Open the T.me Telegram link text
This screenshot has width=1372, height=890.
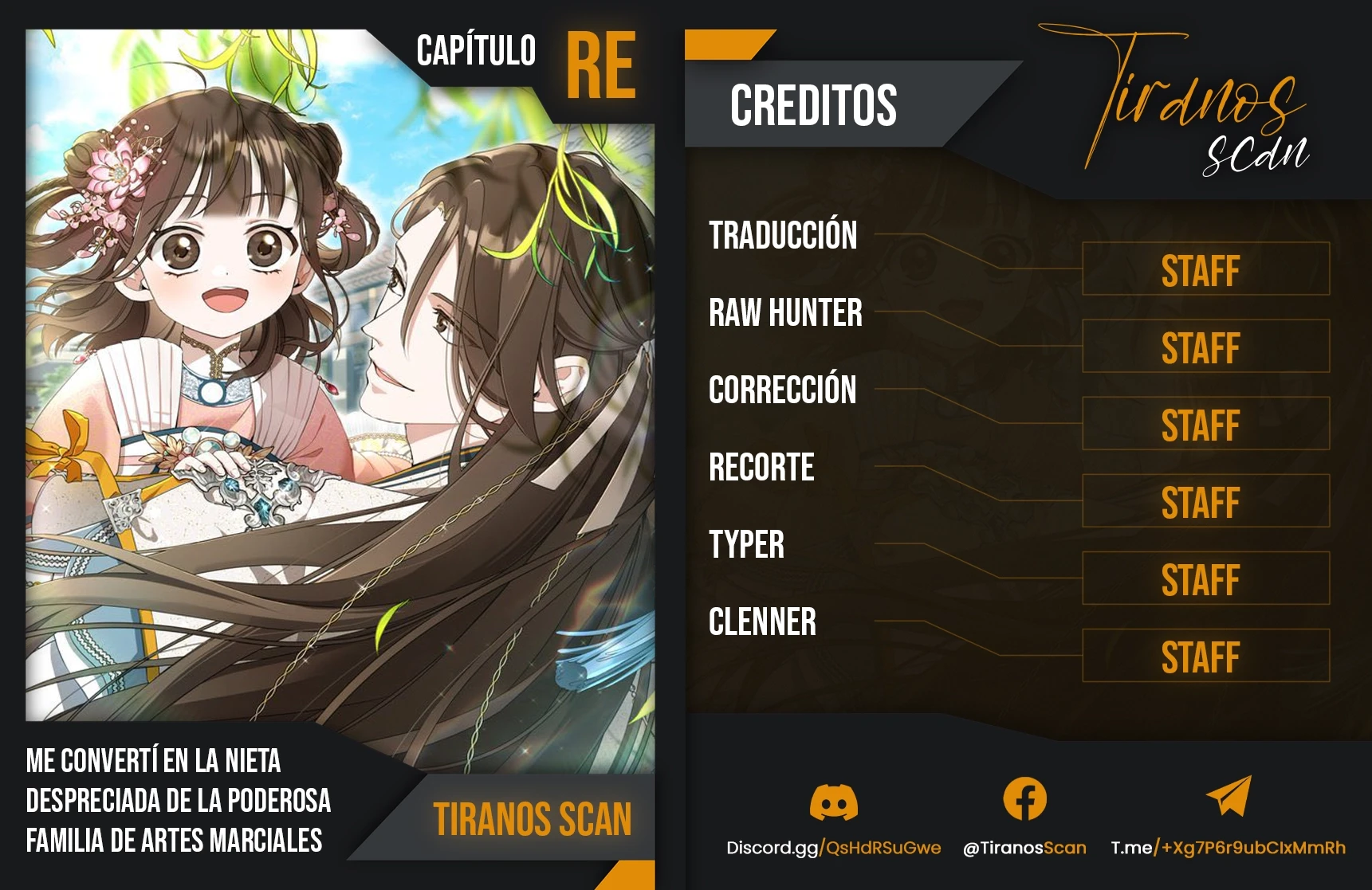pos(1228,848)
